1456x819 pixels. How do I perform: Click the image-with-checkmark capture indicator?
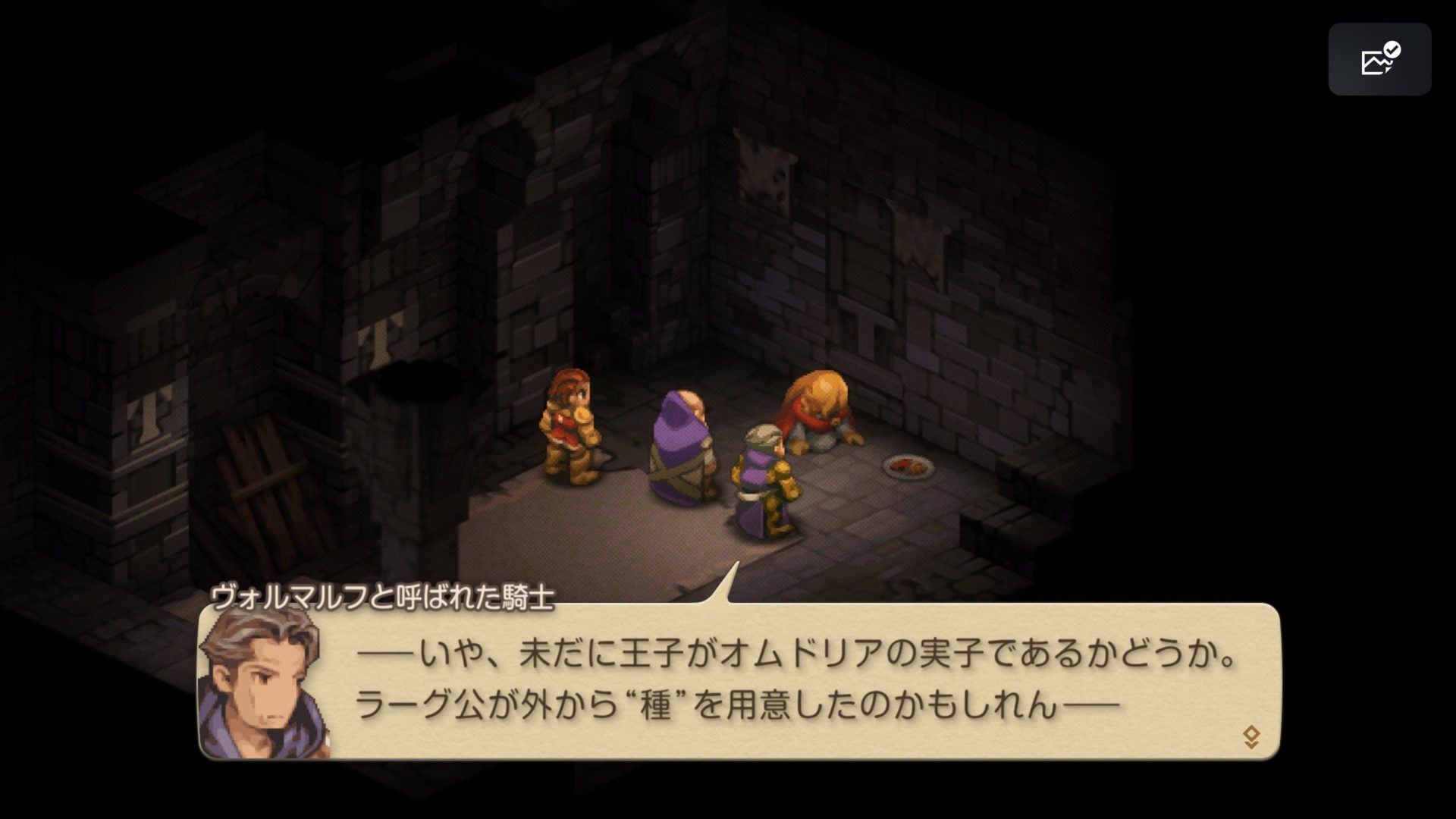click(1382, 59)
